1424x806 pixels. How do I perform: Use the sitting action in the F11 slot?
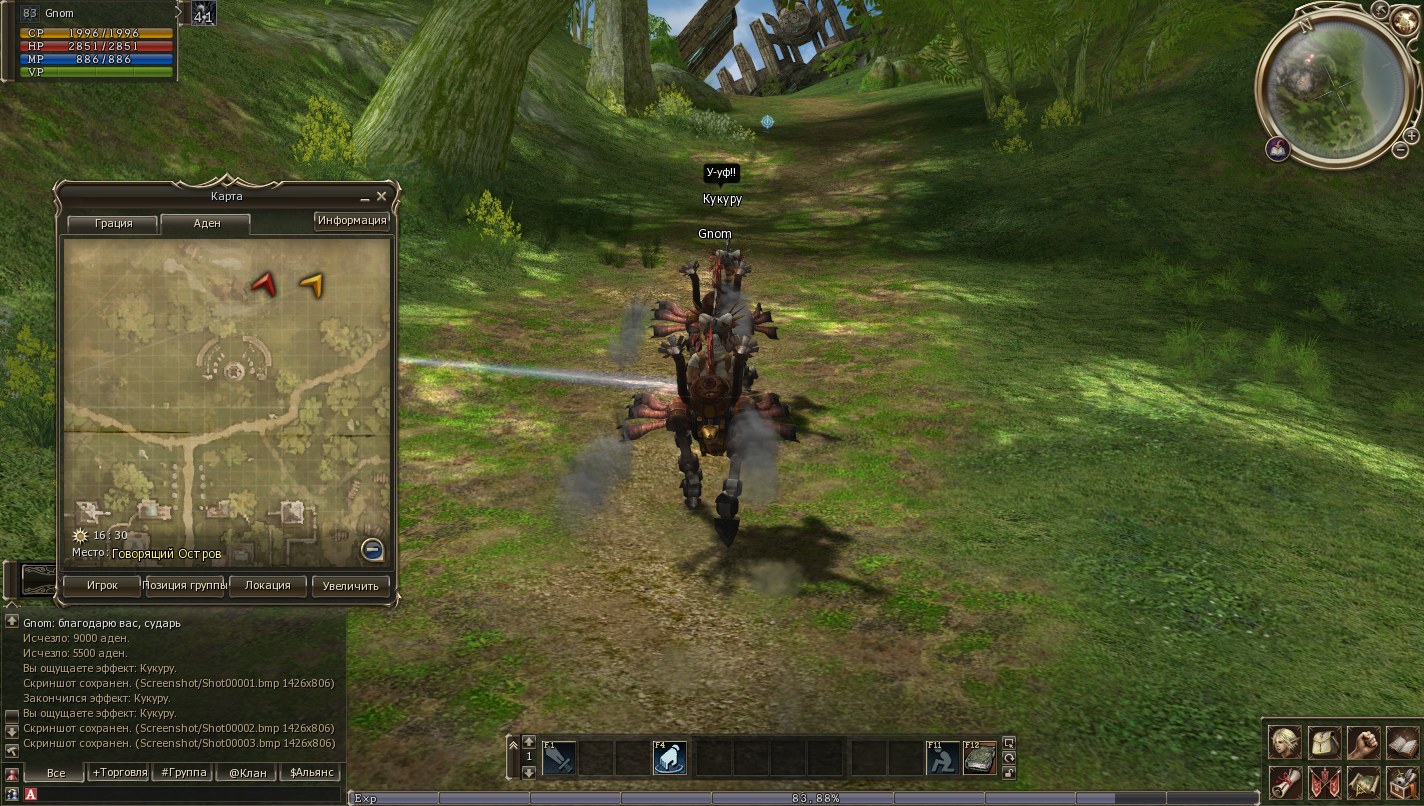pos(942,758)
